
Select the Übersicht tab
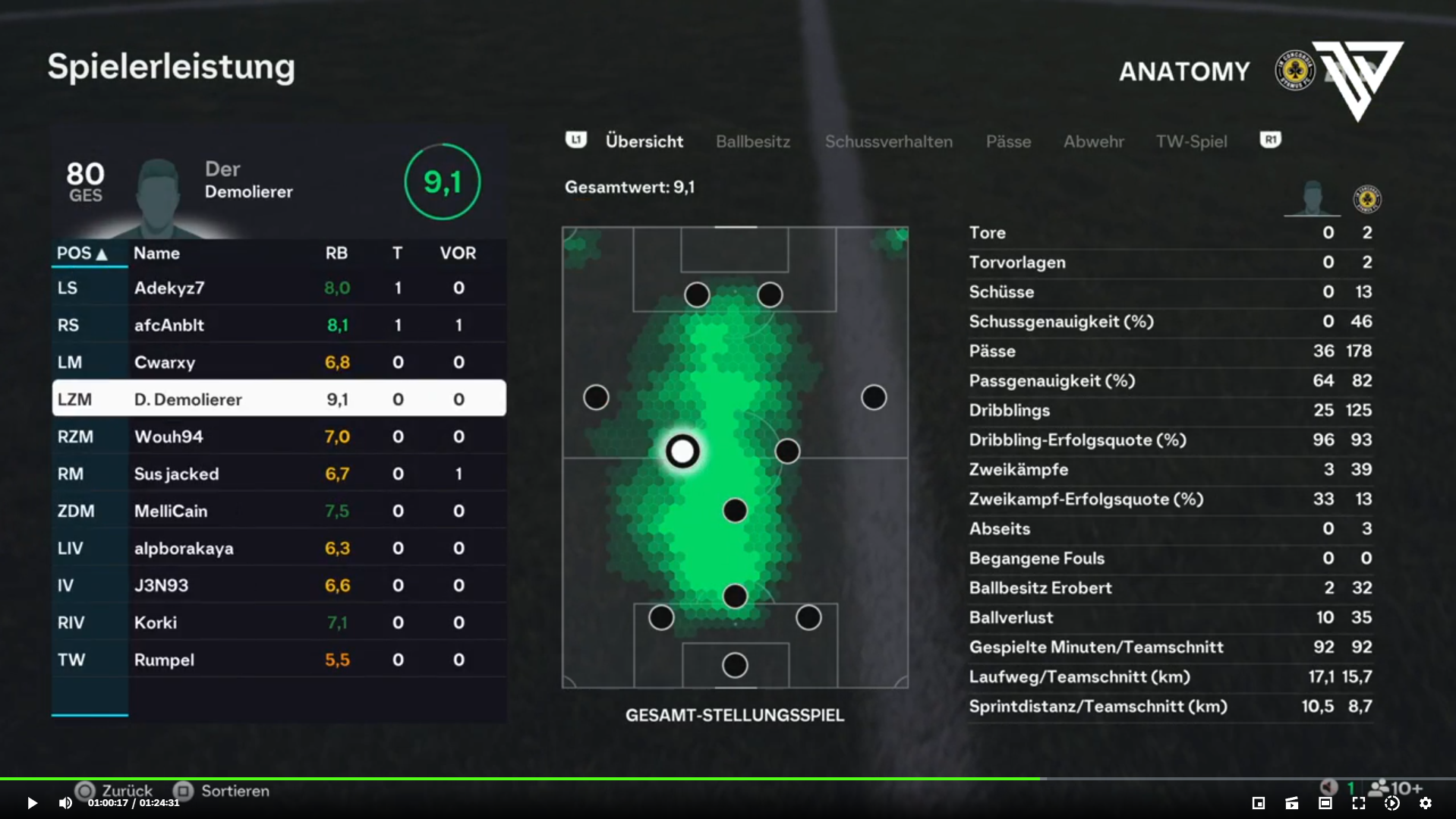click(644, 142)
